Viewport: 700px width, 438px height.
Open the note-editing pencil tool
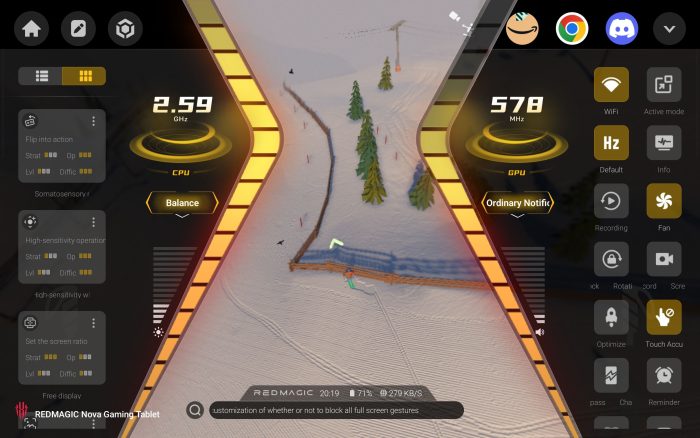pos(77,28)
